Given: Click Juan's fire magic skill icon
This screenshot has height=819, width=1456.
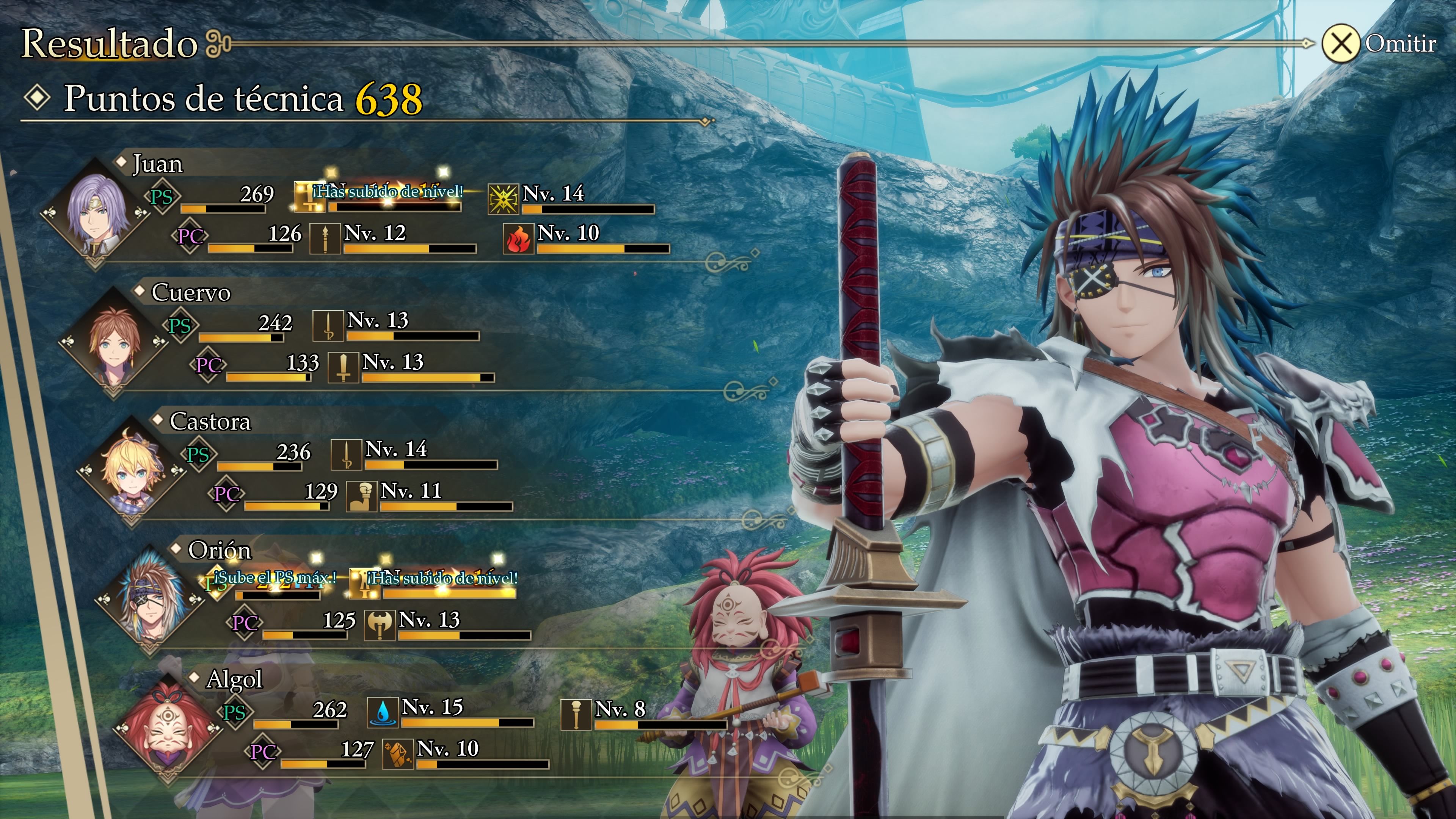Looking at the screenshot, I should point(518,238).
